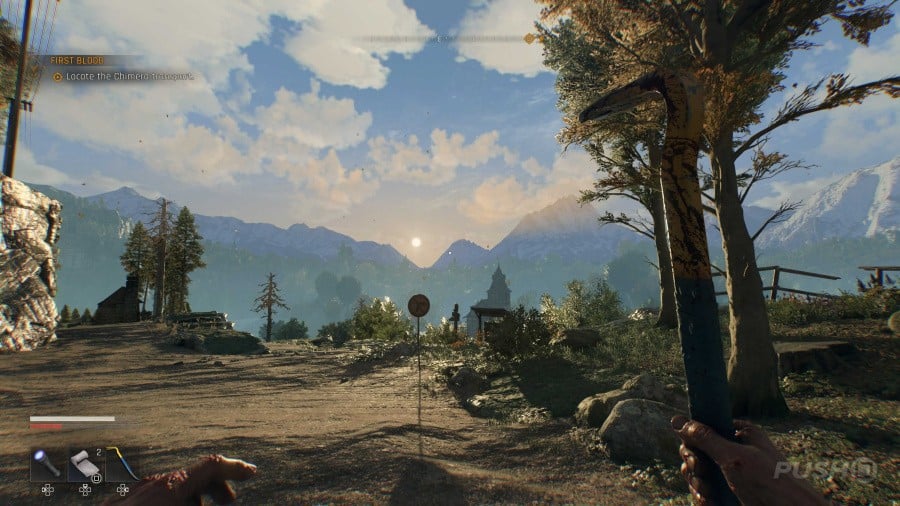Click the compass bar objective marker
Screen dimensions: 900x506
point(529,39)
